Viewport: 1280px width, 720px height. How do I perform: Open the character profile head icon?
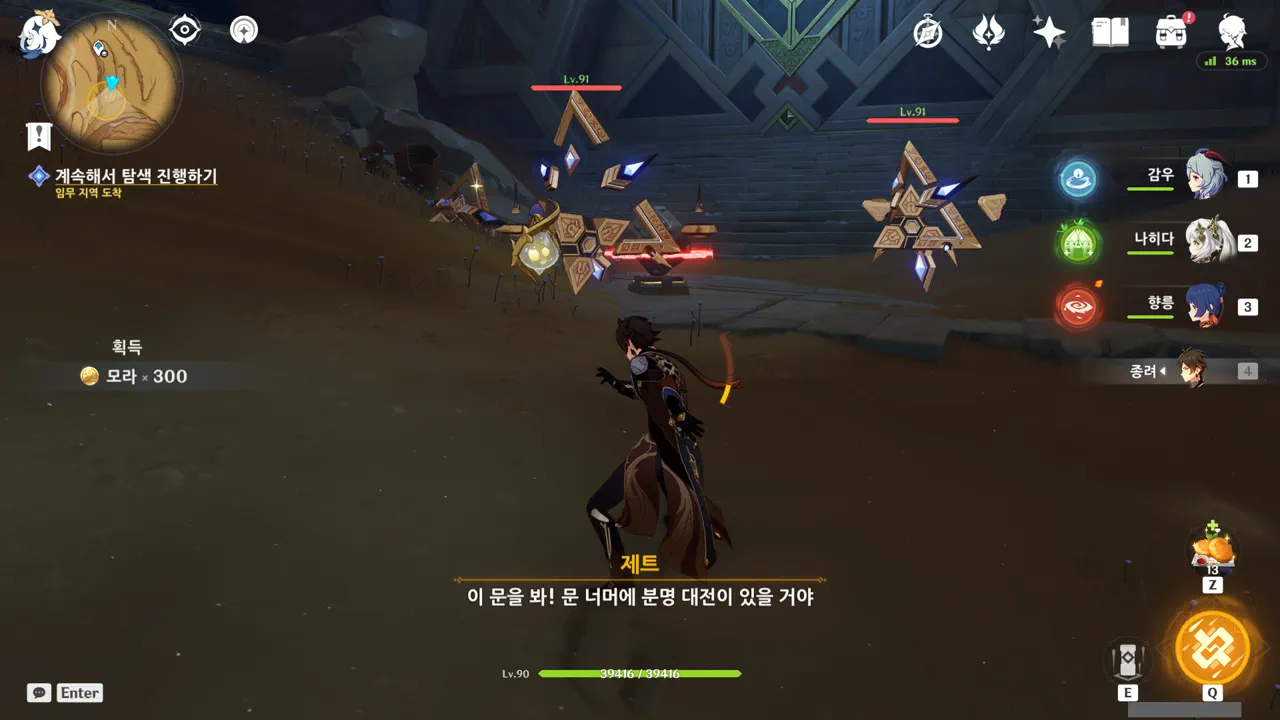point(1232,32)
